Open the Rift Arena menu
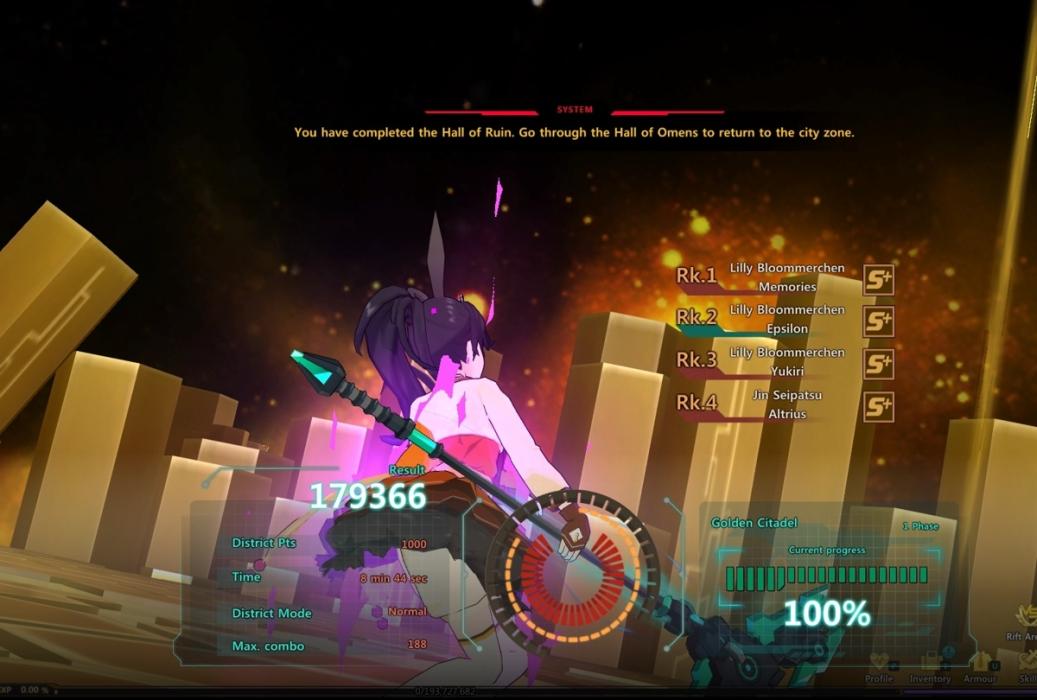The image size is (1037, 700). [x=1025, y=618]
